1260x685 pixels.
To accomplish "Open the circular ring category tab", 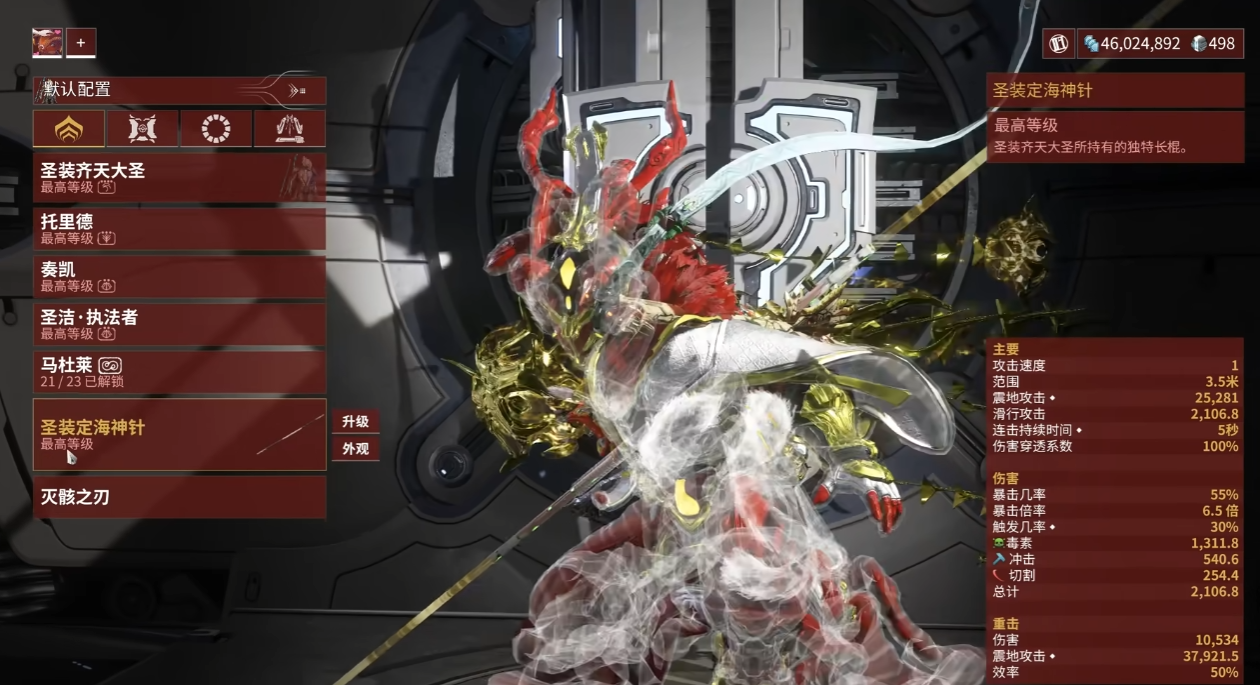I will (215, 128).
